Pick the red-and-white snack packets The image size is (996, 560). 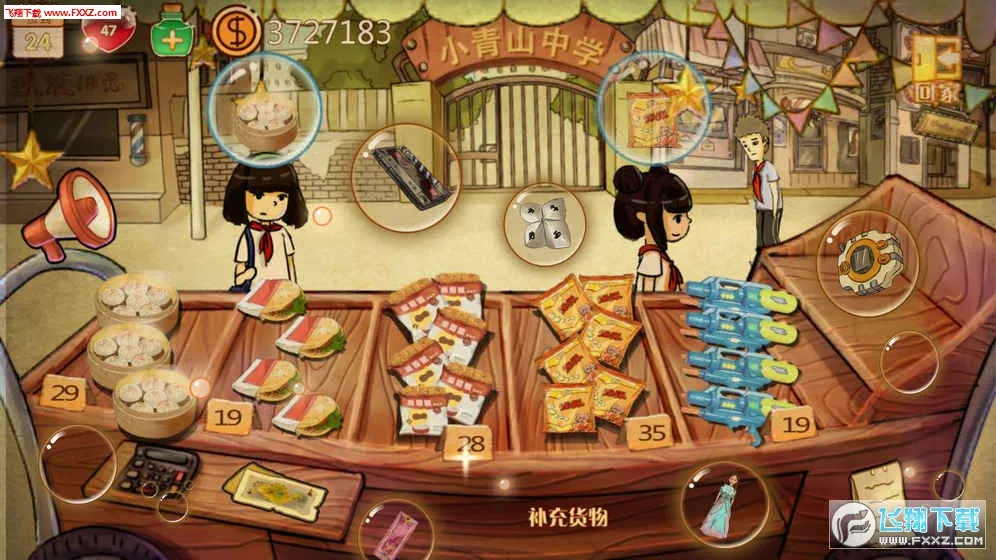point(437,354)
